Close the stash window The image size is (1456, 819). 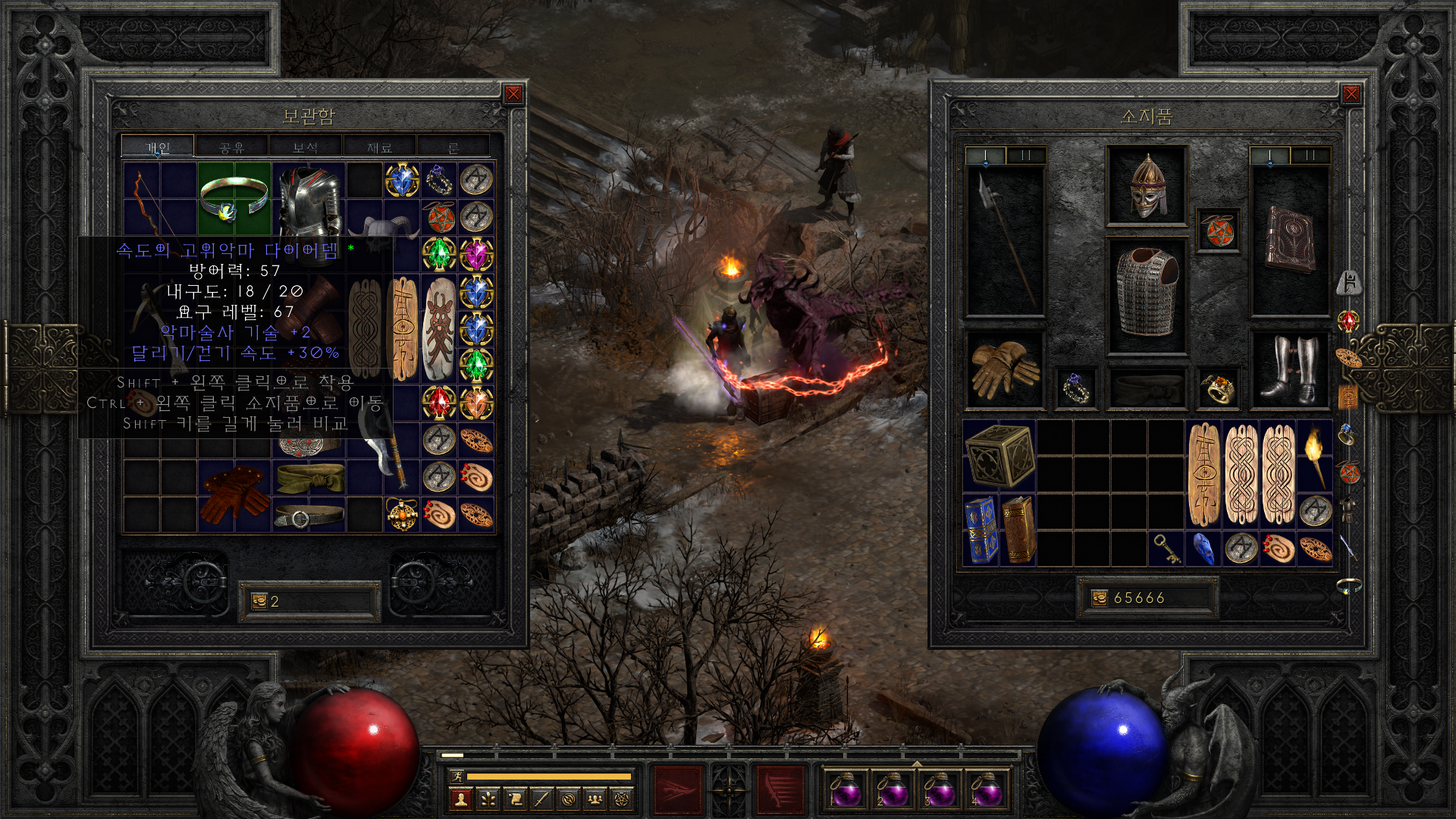point(513,94)
